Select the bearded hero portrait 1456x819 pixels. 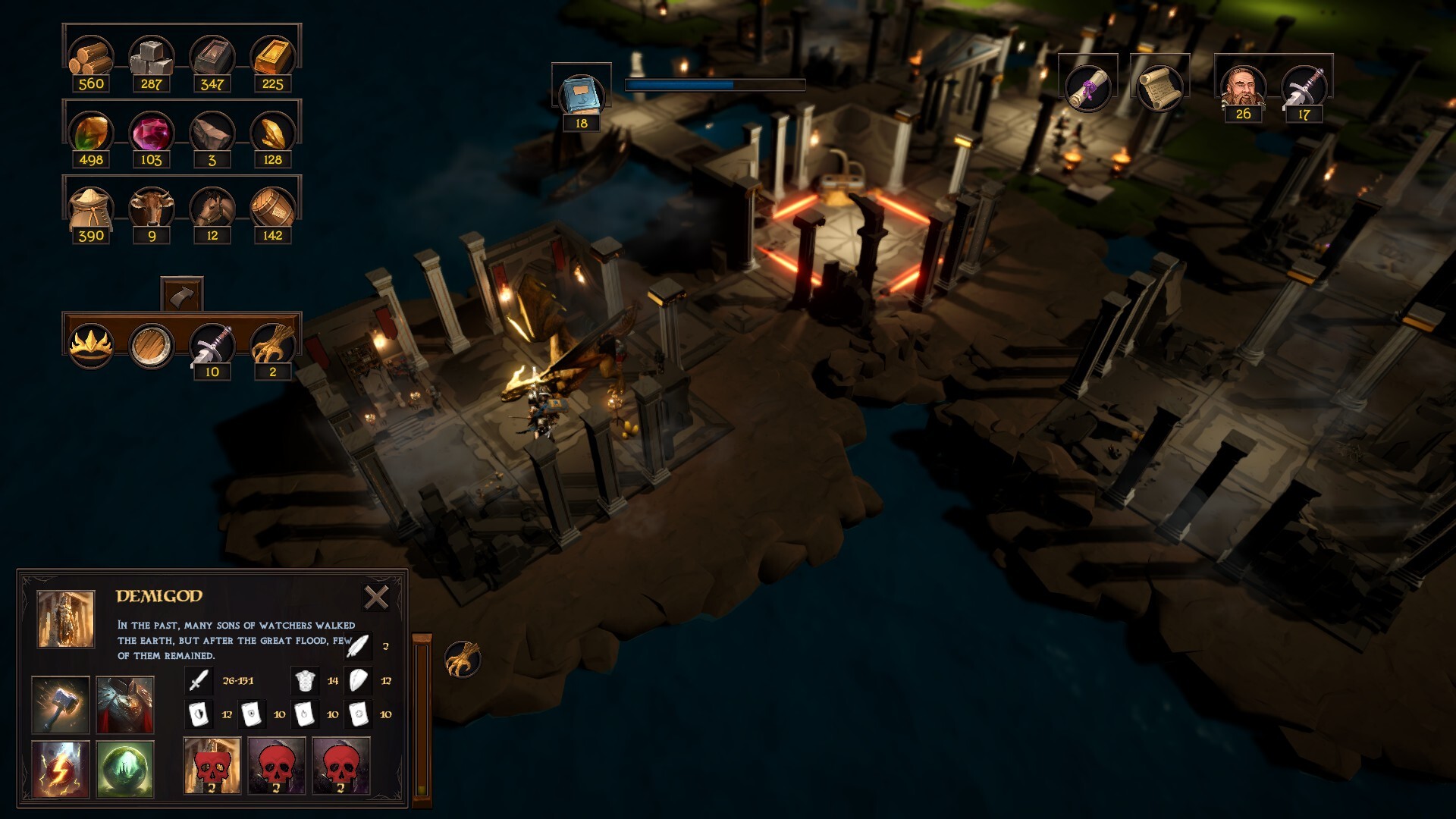point(1243,87)
